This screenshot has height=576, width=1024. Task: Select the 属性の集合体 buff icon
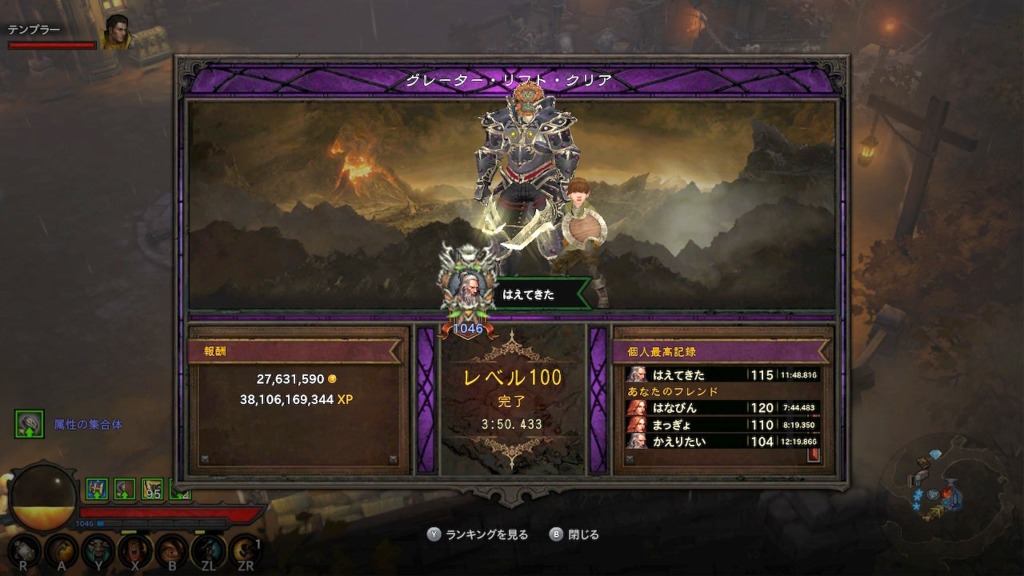tap(29, 424)
